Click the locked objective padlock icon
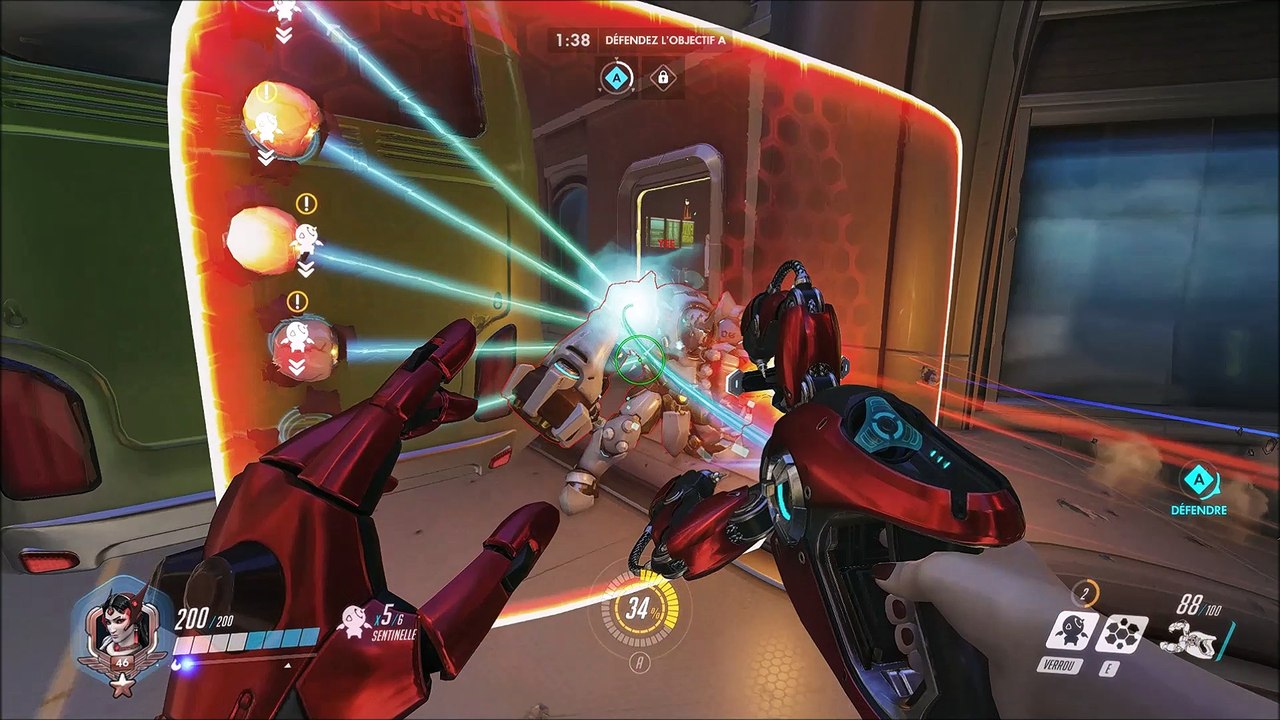The width and height of the screenshot is (1280, 720). [662, 77]
